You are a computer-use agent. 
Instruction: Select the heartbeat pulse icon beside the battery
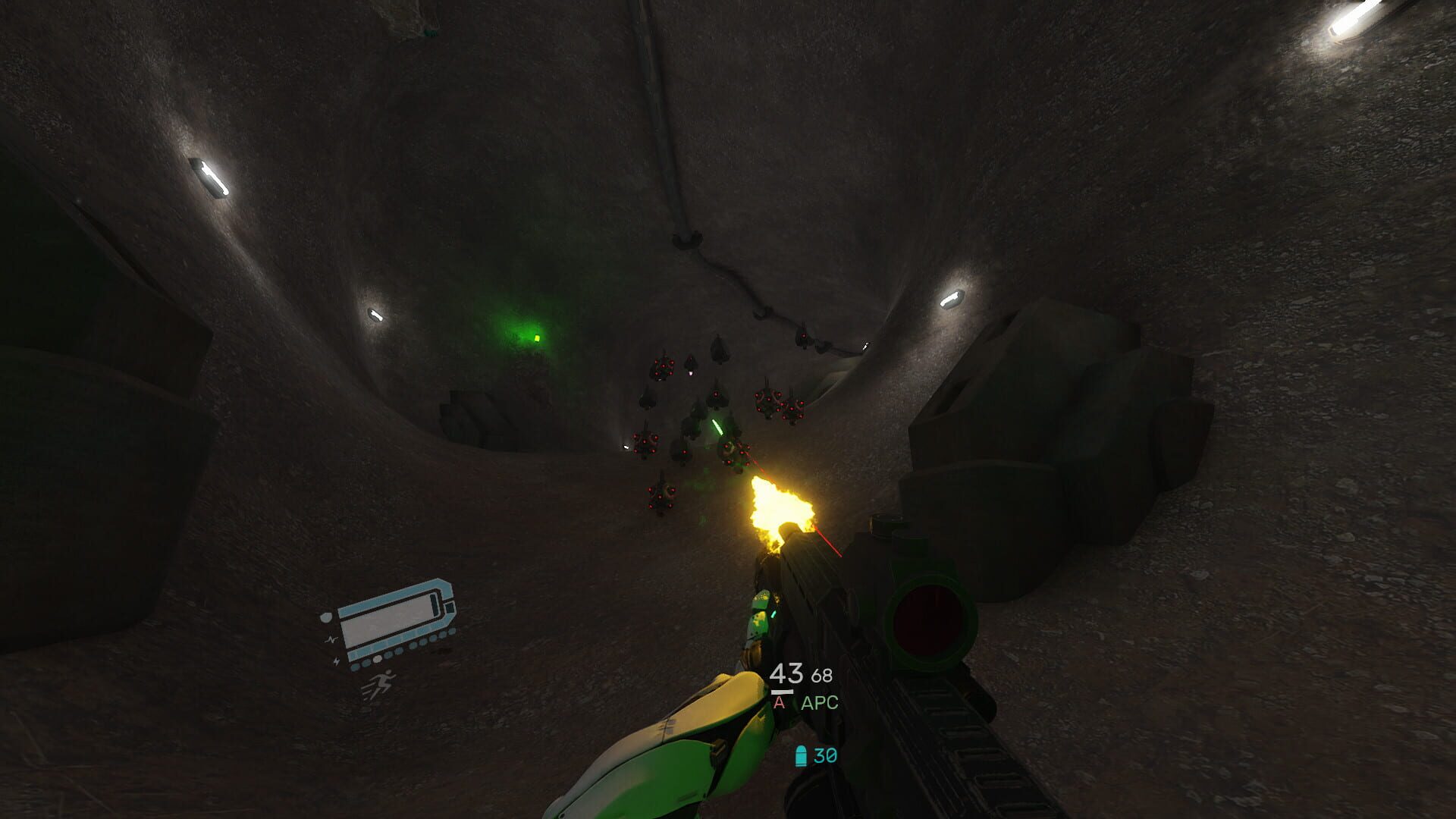[331, 639]
